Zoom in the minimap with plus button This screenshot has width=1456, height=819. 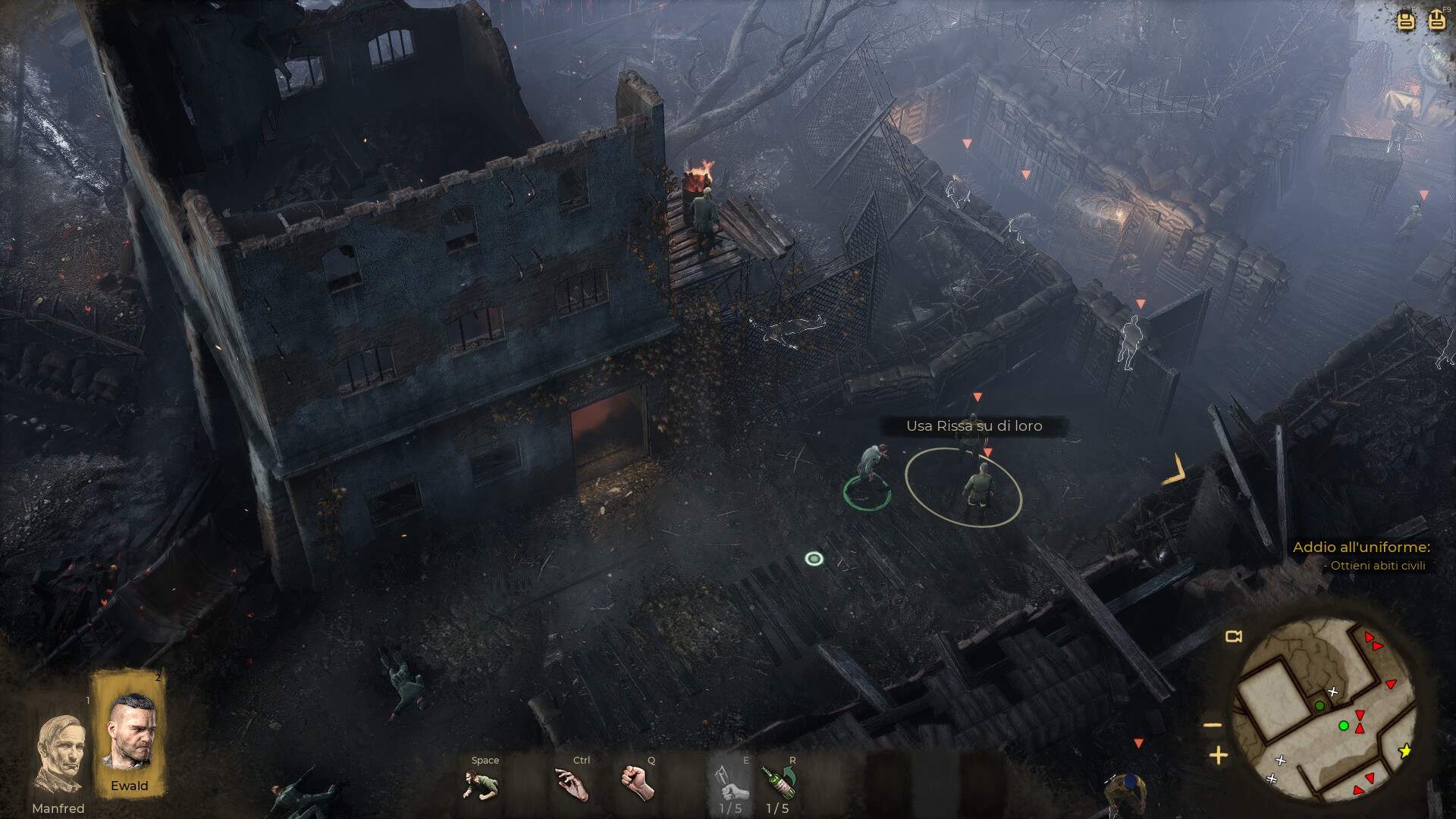(1218, 755)
